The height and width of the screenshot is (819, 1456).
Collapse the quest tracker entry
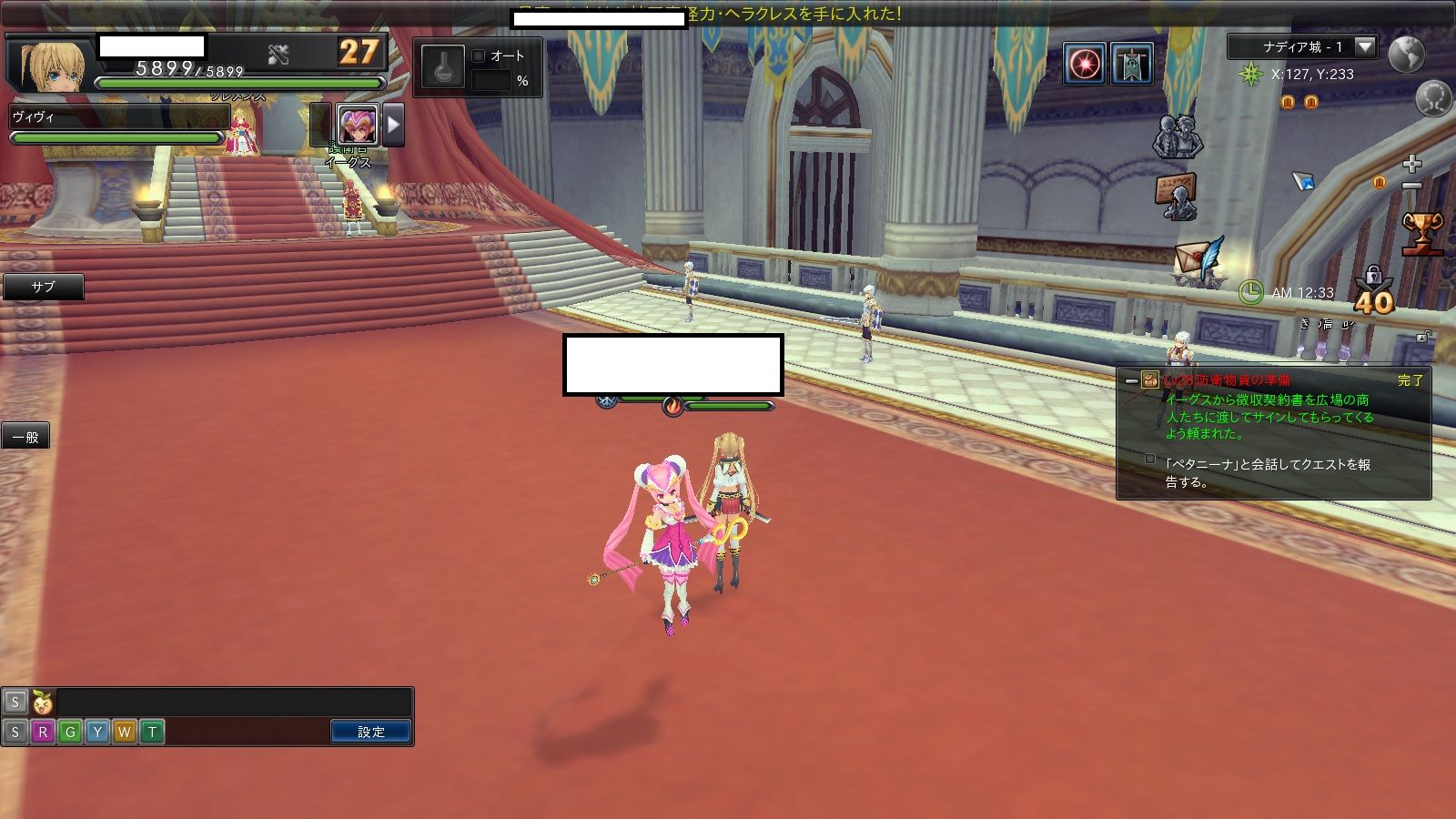tap(1131, 380)
